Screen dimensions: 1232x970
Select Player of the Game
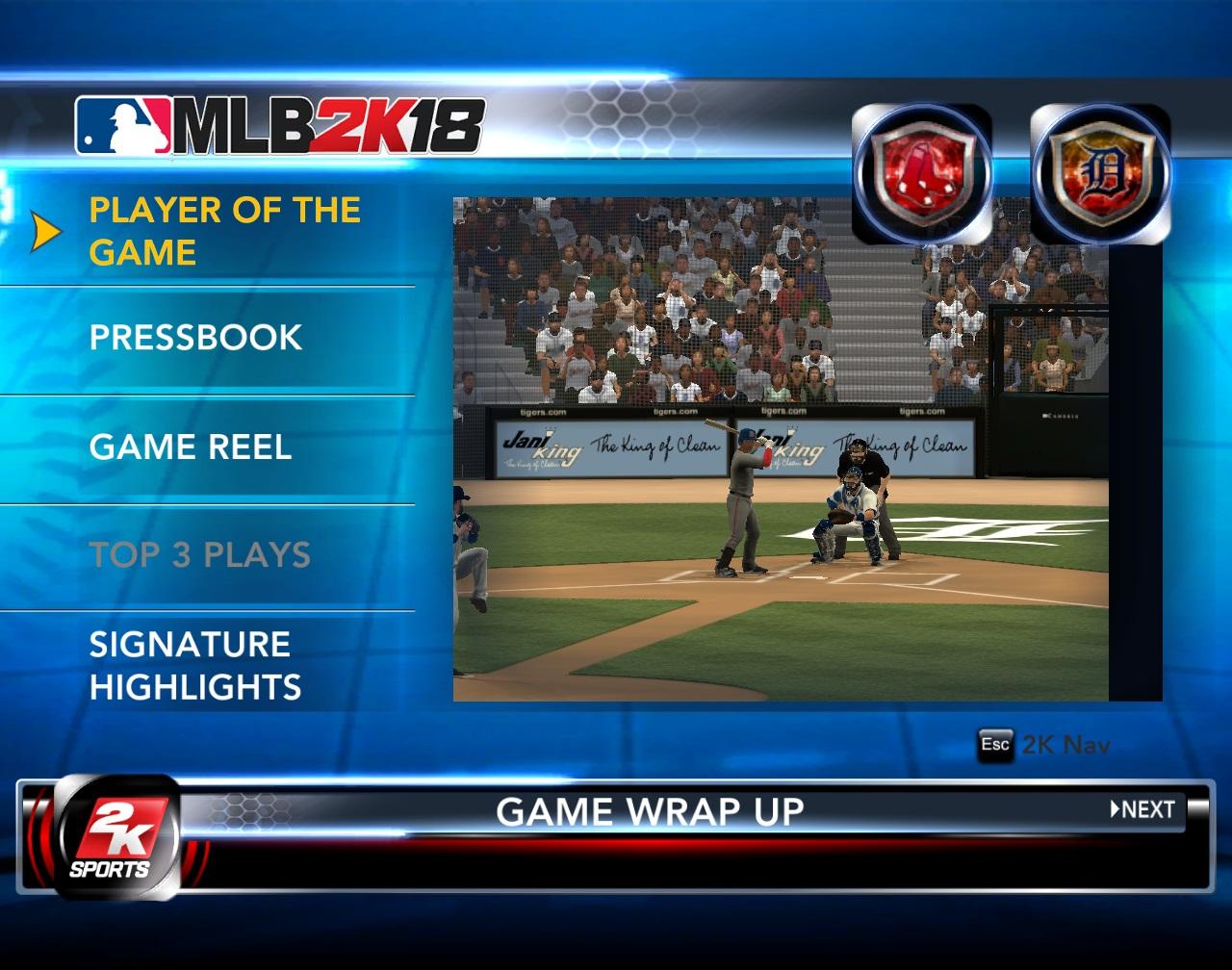tap(224, 231)
